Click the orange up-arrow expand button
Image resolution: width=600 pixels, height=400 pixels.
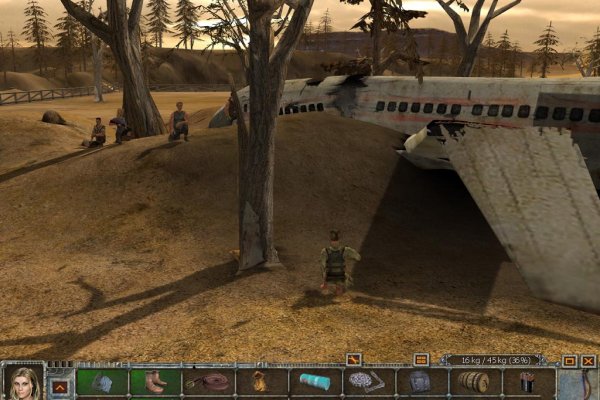point(60,385)
